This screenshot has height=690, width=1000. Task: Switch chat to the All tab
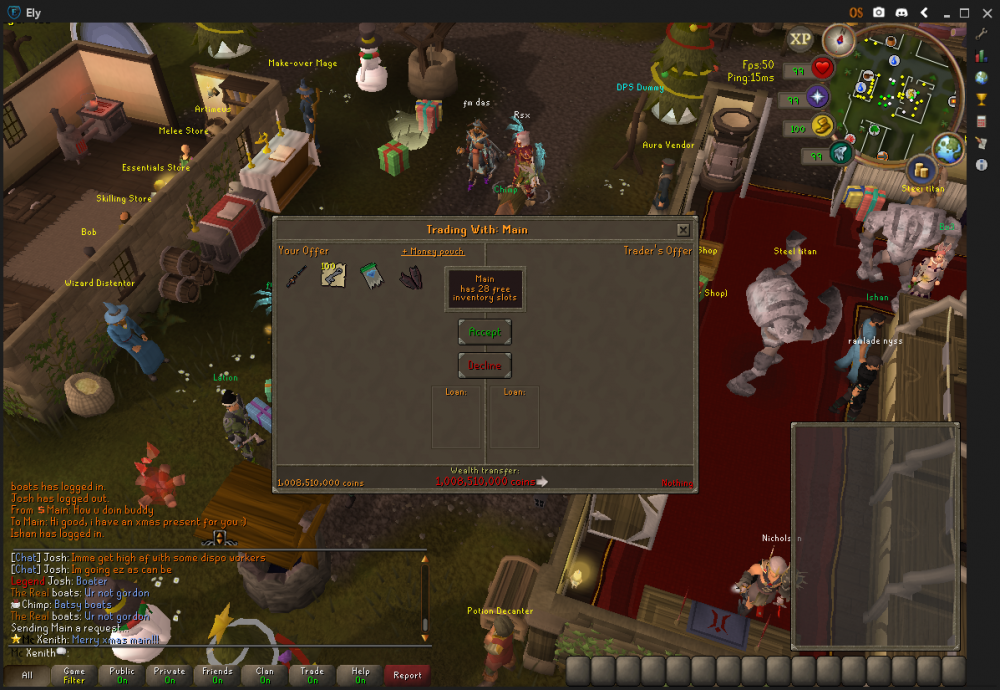pos(26,675)
